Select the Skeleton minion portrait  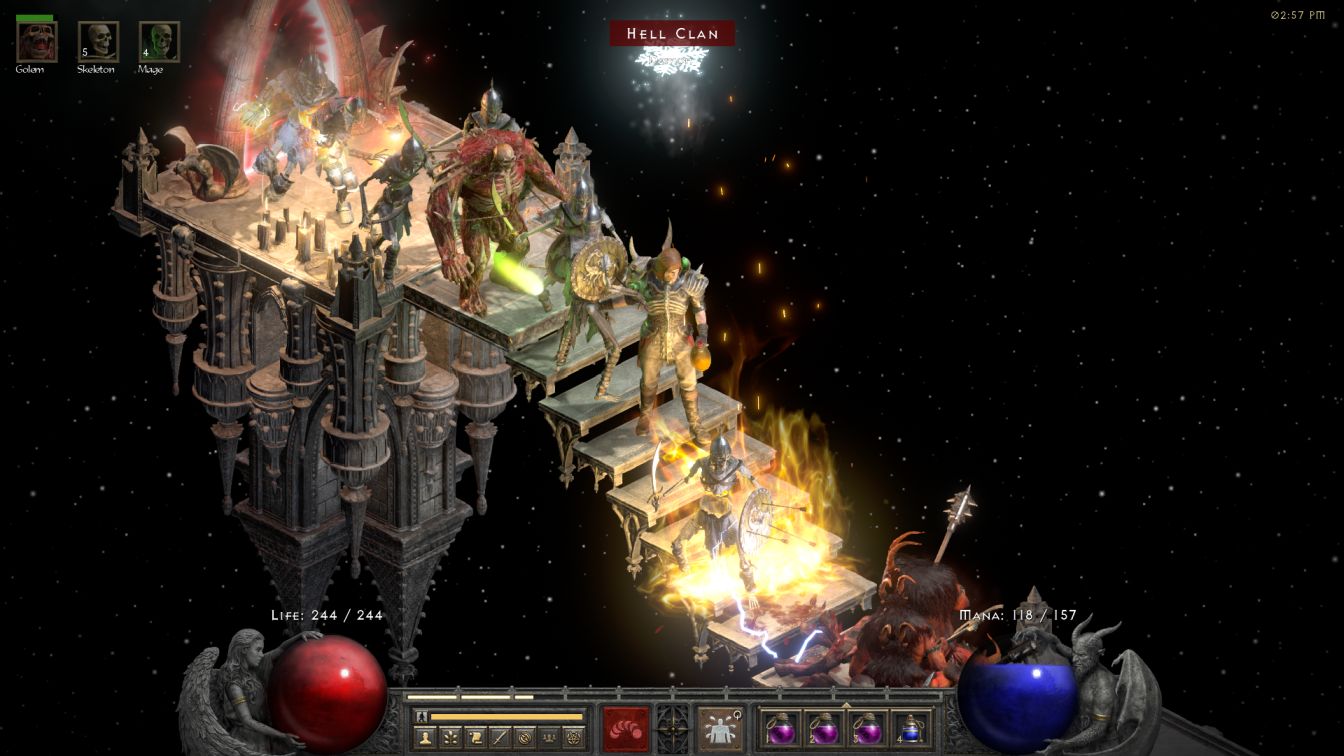[98, 42]
